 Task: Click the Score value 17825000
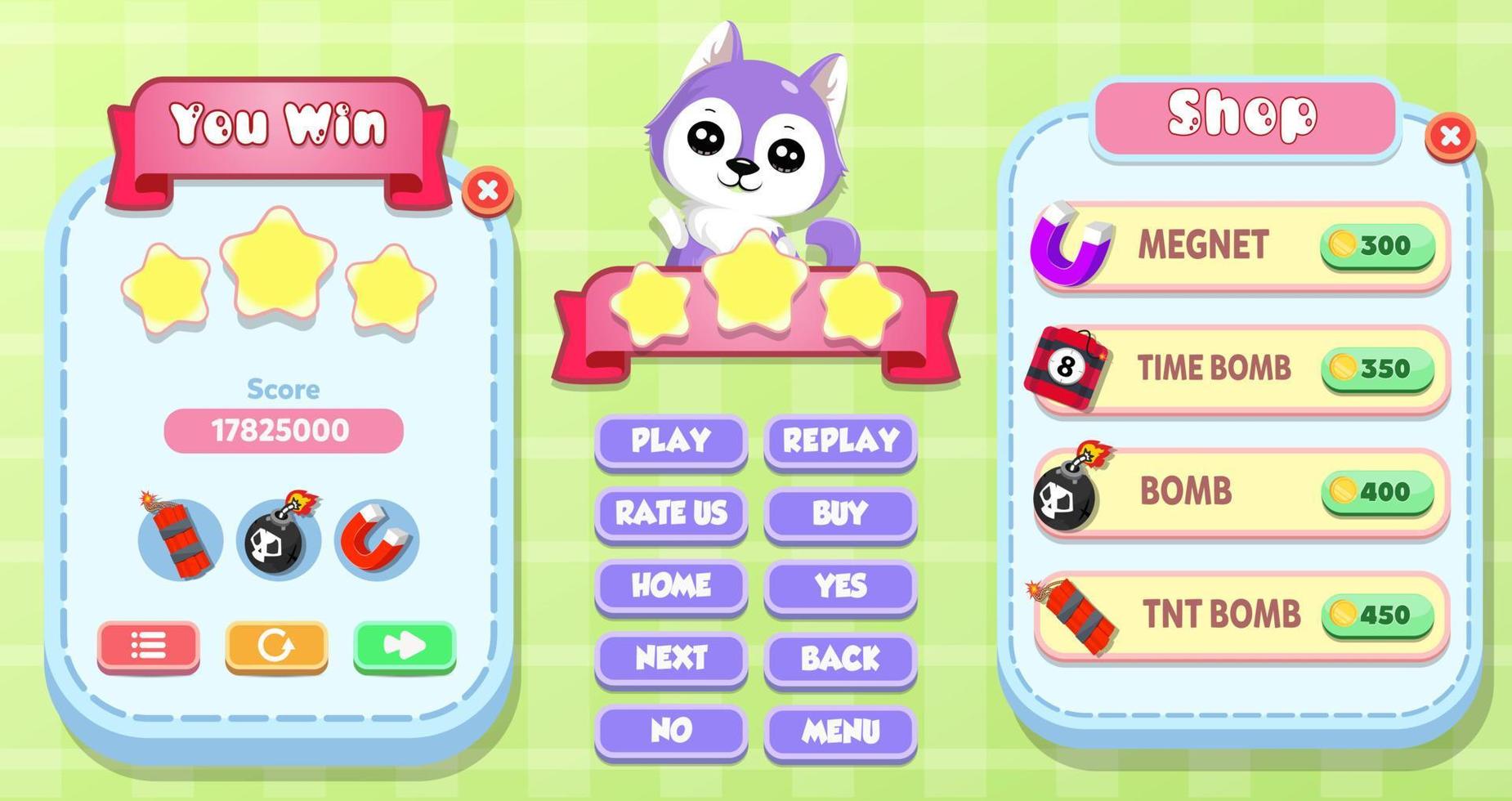point(283,429)
